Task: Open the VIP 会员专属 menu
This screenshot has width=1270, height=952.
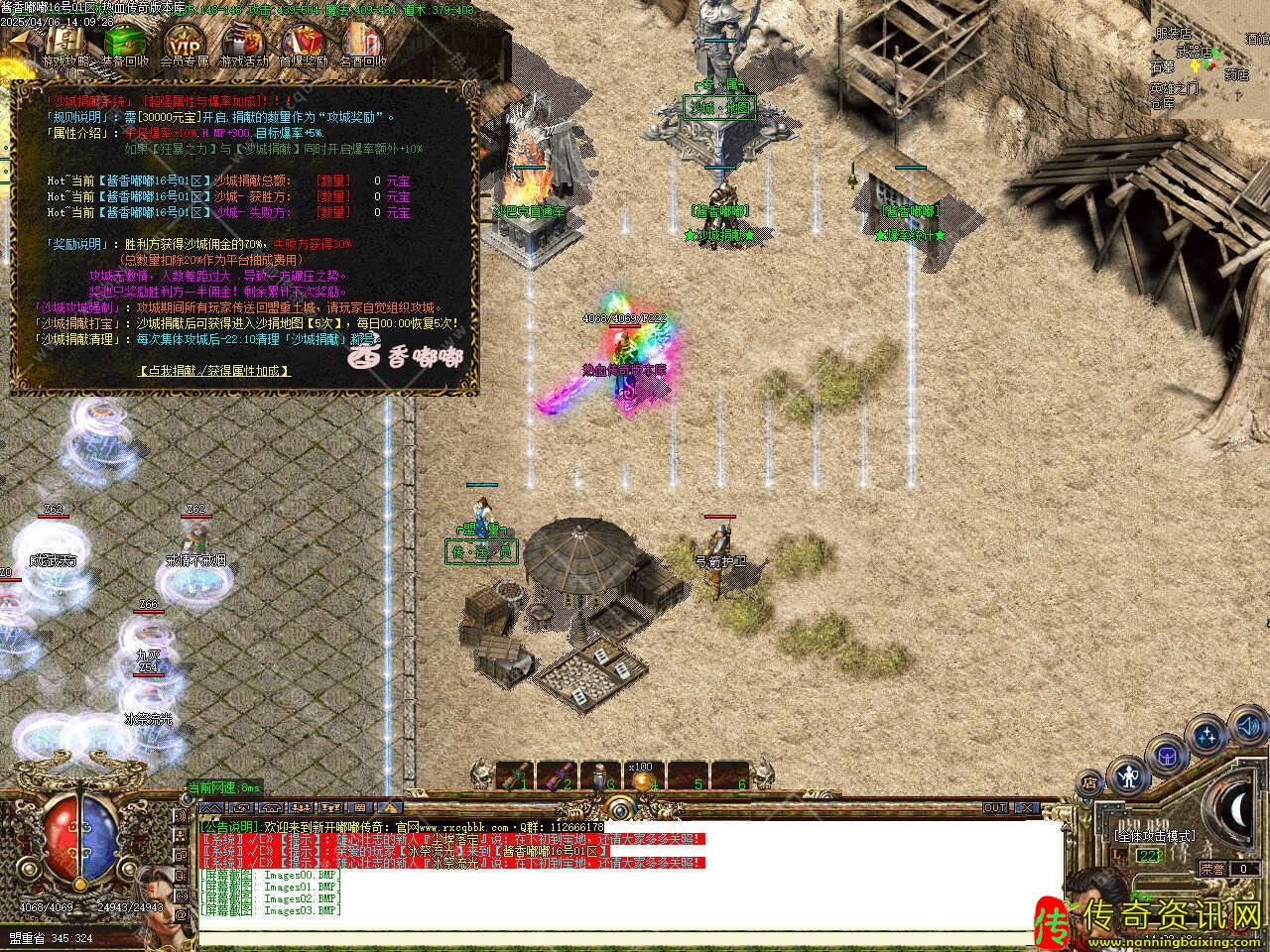Action: [184, 42]
